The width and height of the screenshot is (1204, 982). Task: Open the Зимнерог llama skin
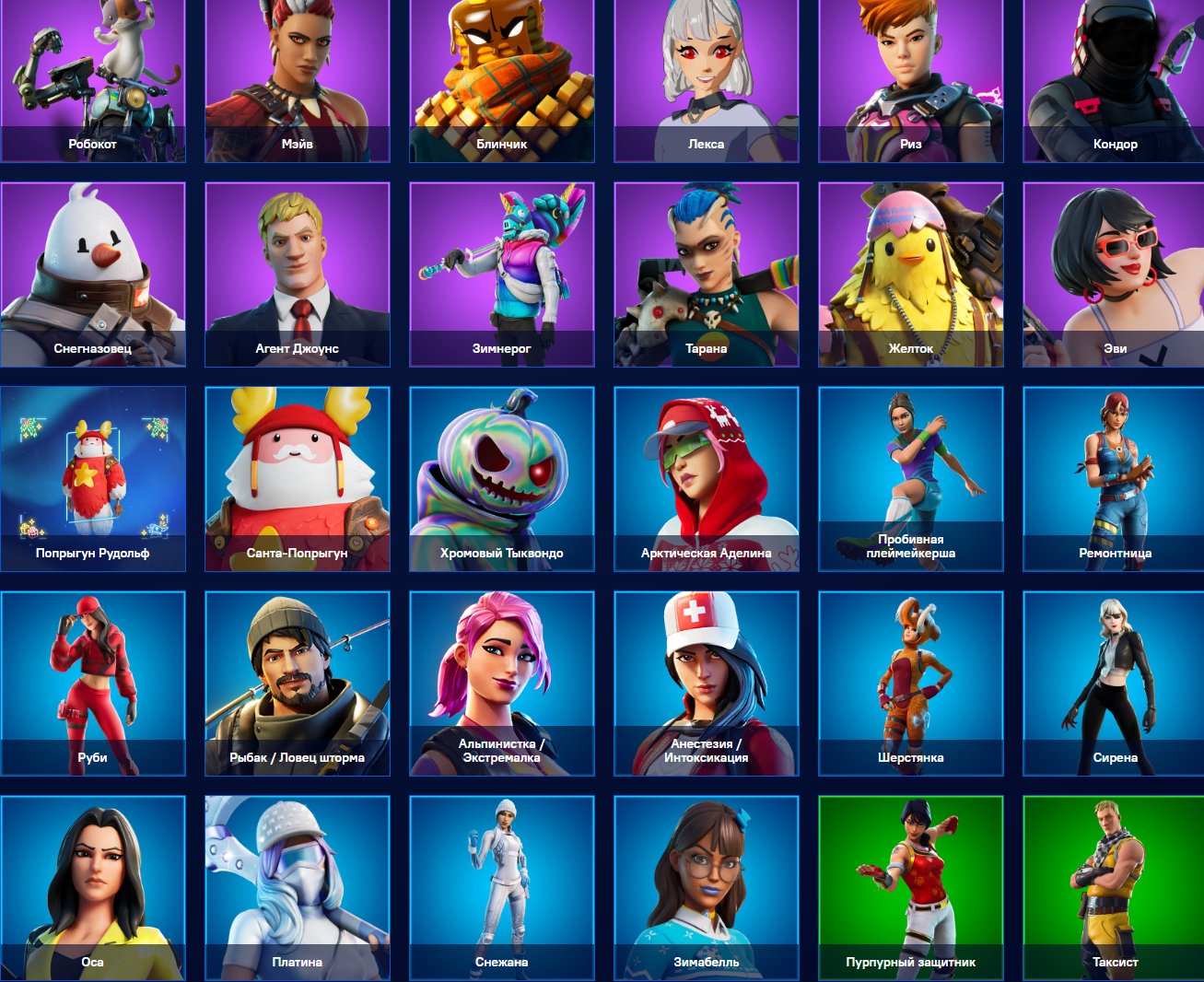502,274
